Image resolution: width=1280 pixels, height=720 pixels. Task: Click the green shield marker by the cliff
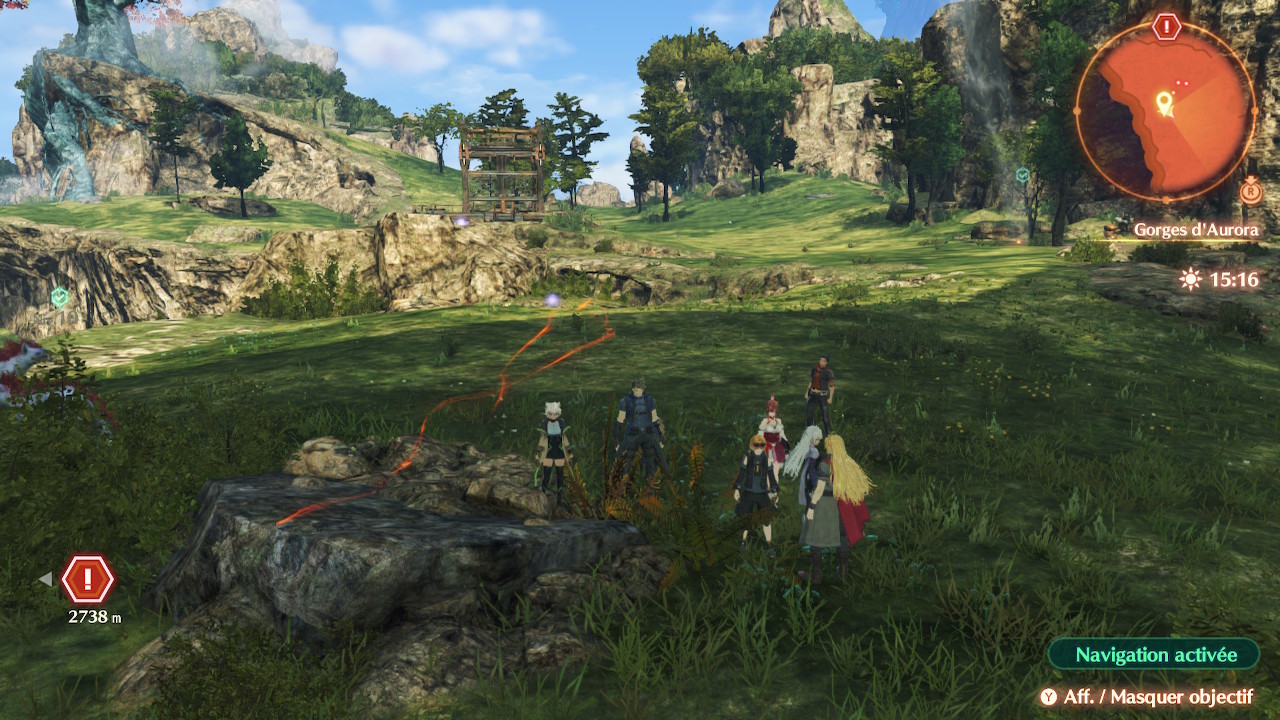60,296
